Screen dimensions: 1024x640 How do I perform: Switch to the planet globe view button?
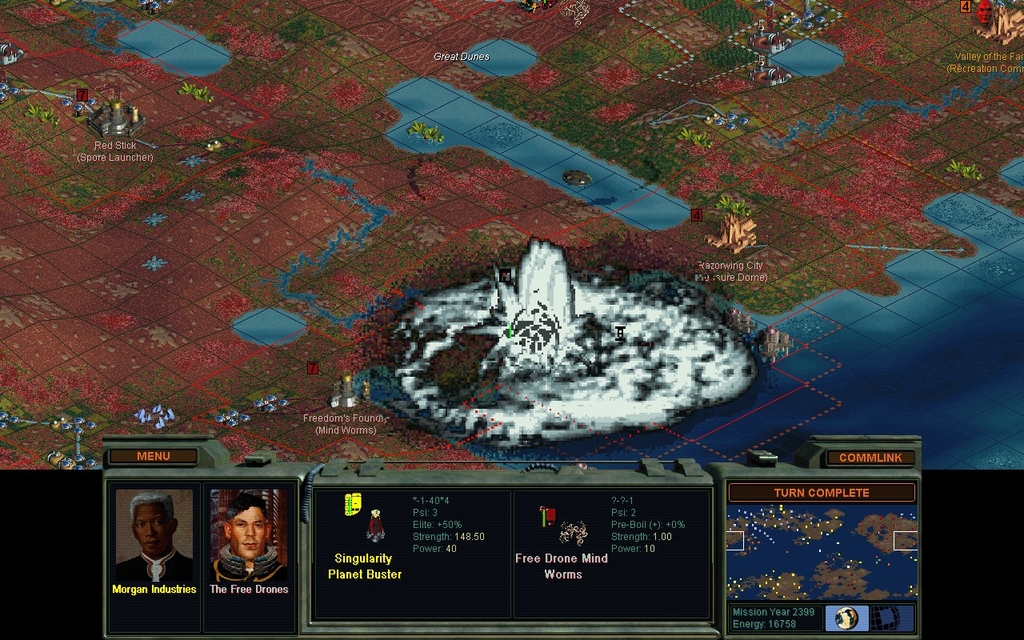848,617
